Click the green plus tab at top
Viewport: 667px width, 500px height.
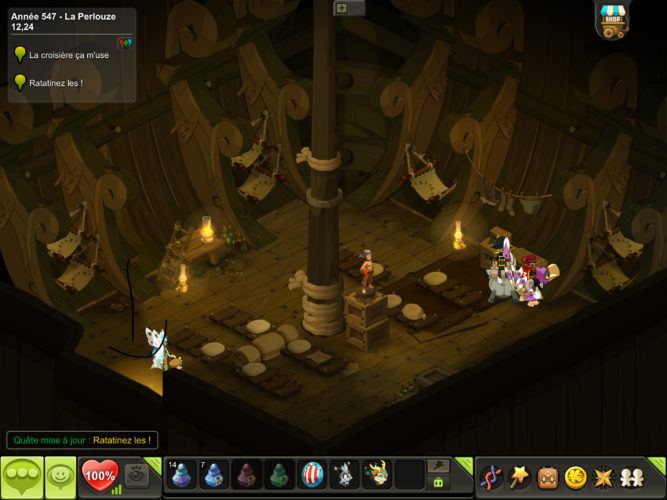(x=341, y=8)
